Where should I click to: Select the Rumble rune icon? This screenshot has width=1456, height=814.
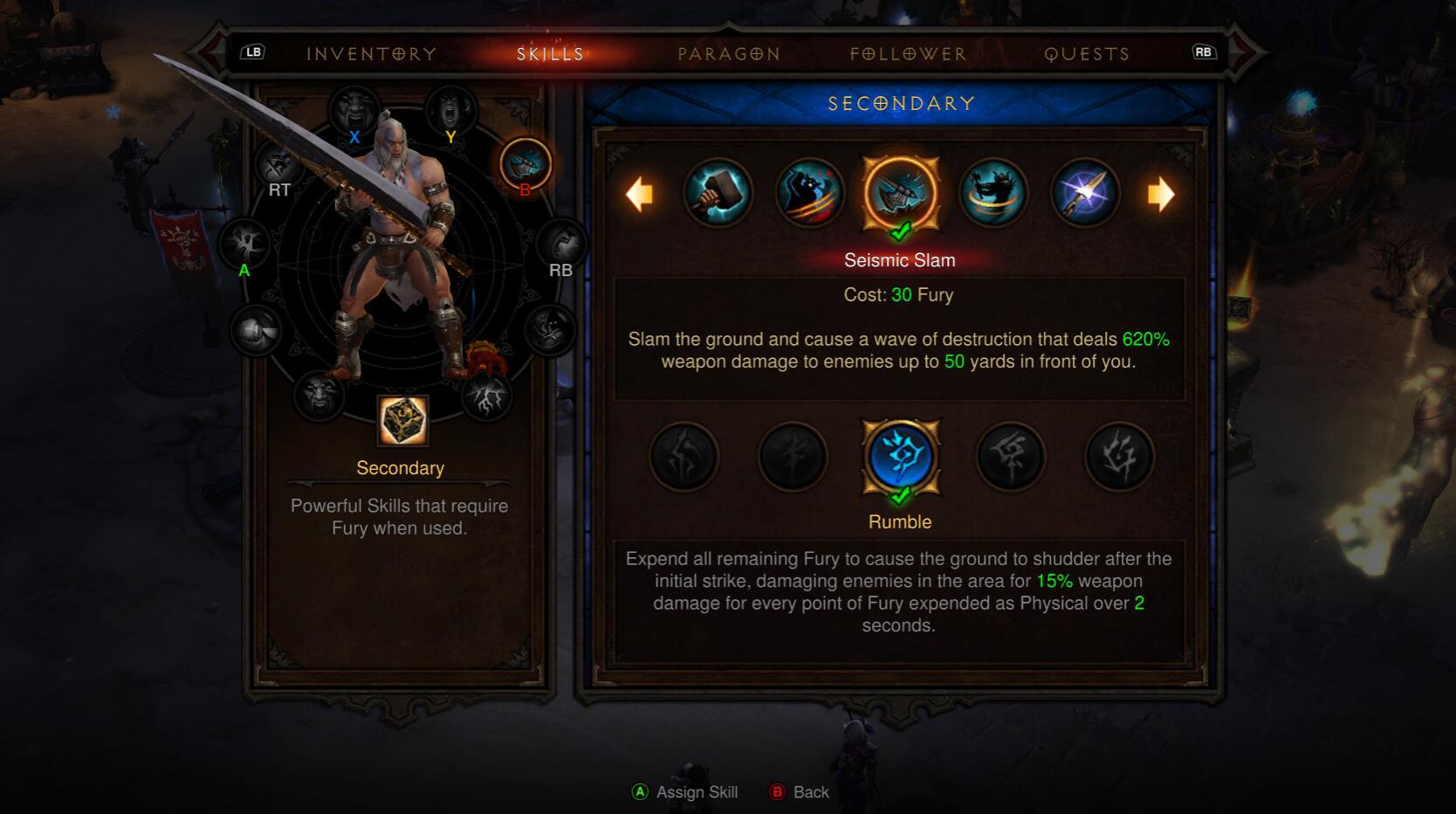coord(900,457)
